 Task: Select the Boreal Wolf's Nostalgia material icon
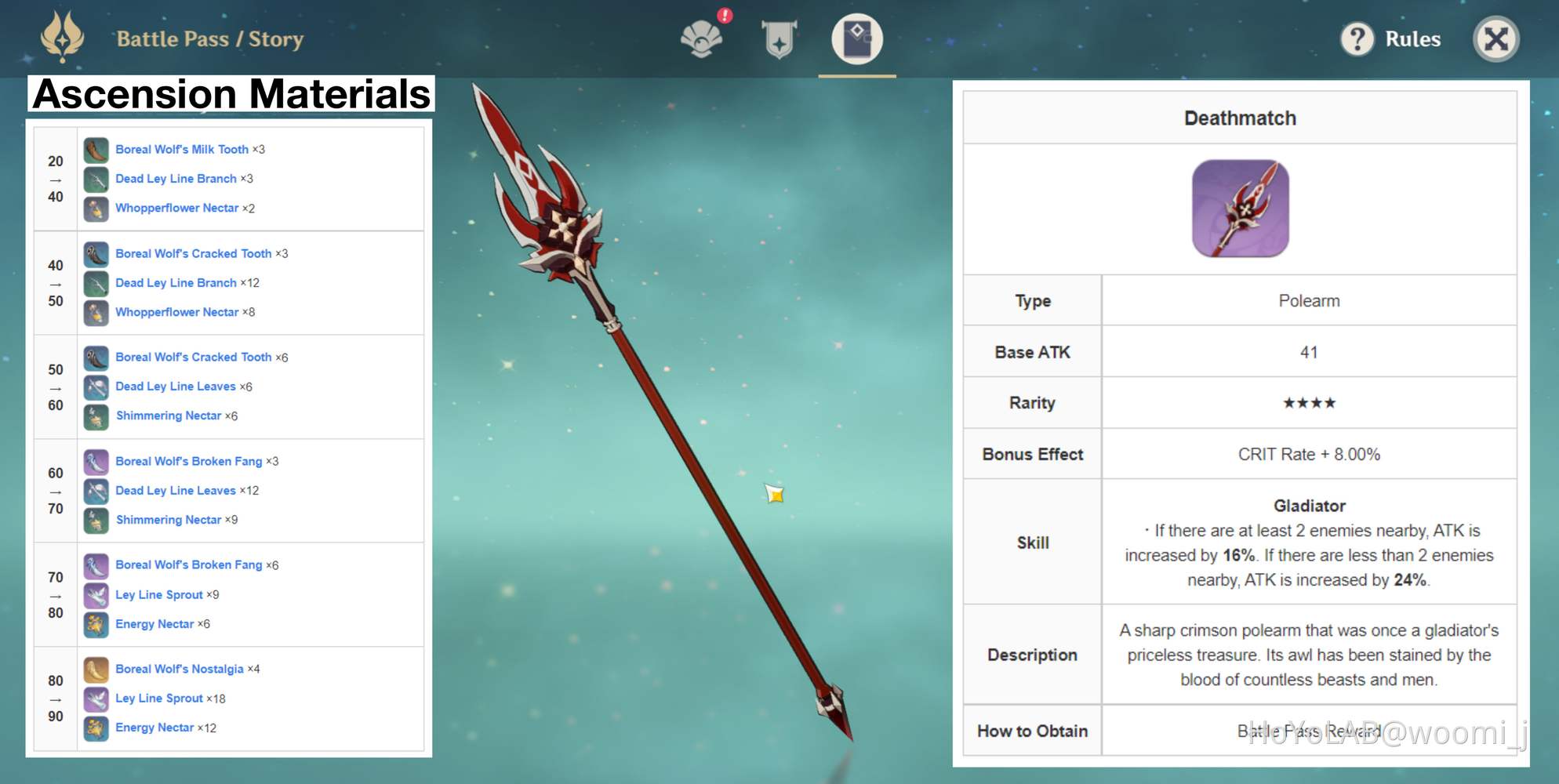(96, 670)
